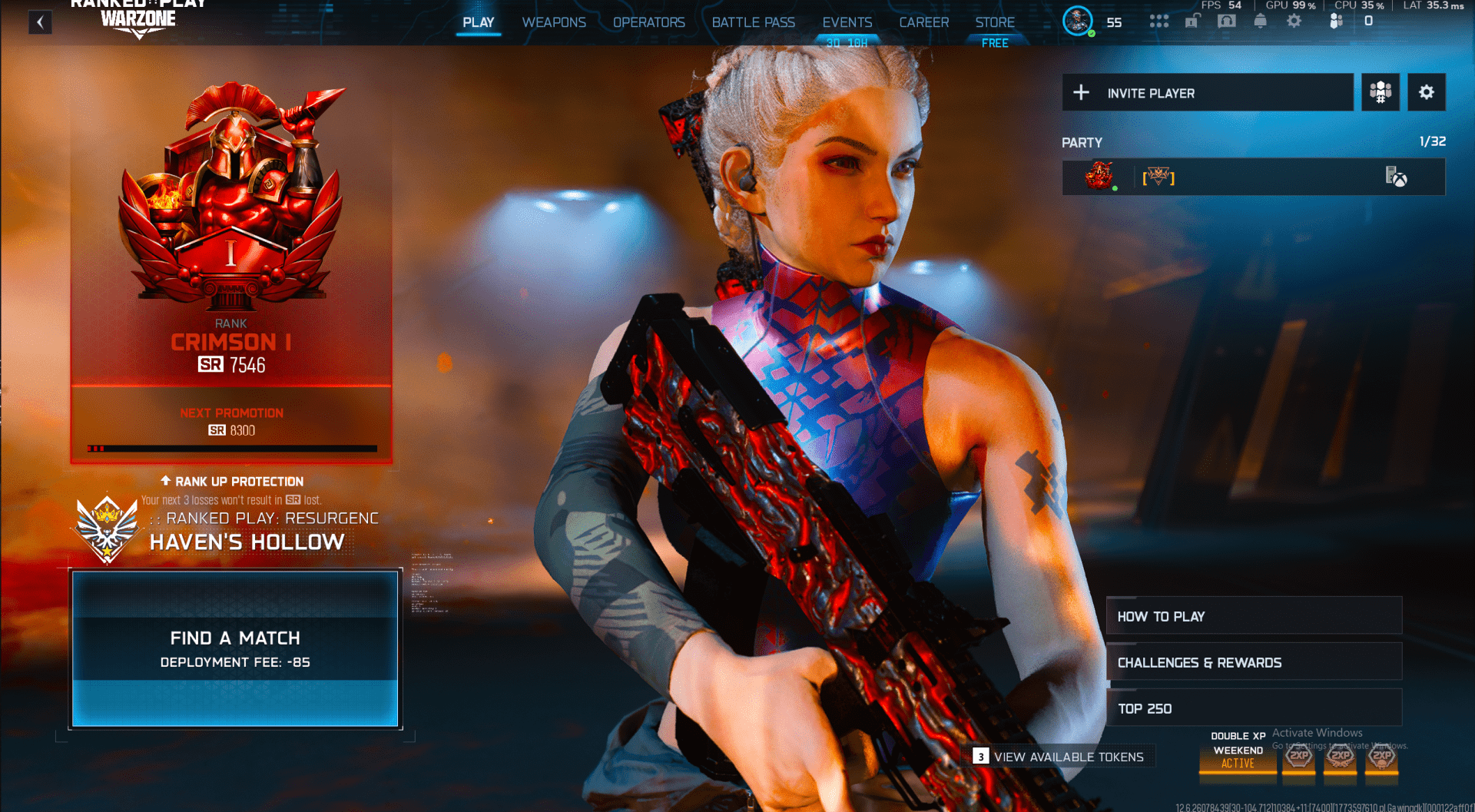
Task: Open the Events tab
Action: click(847, 22)
